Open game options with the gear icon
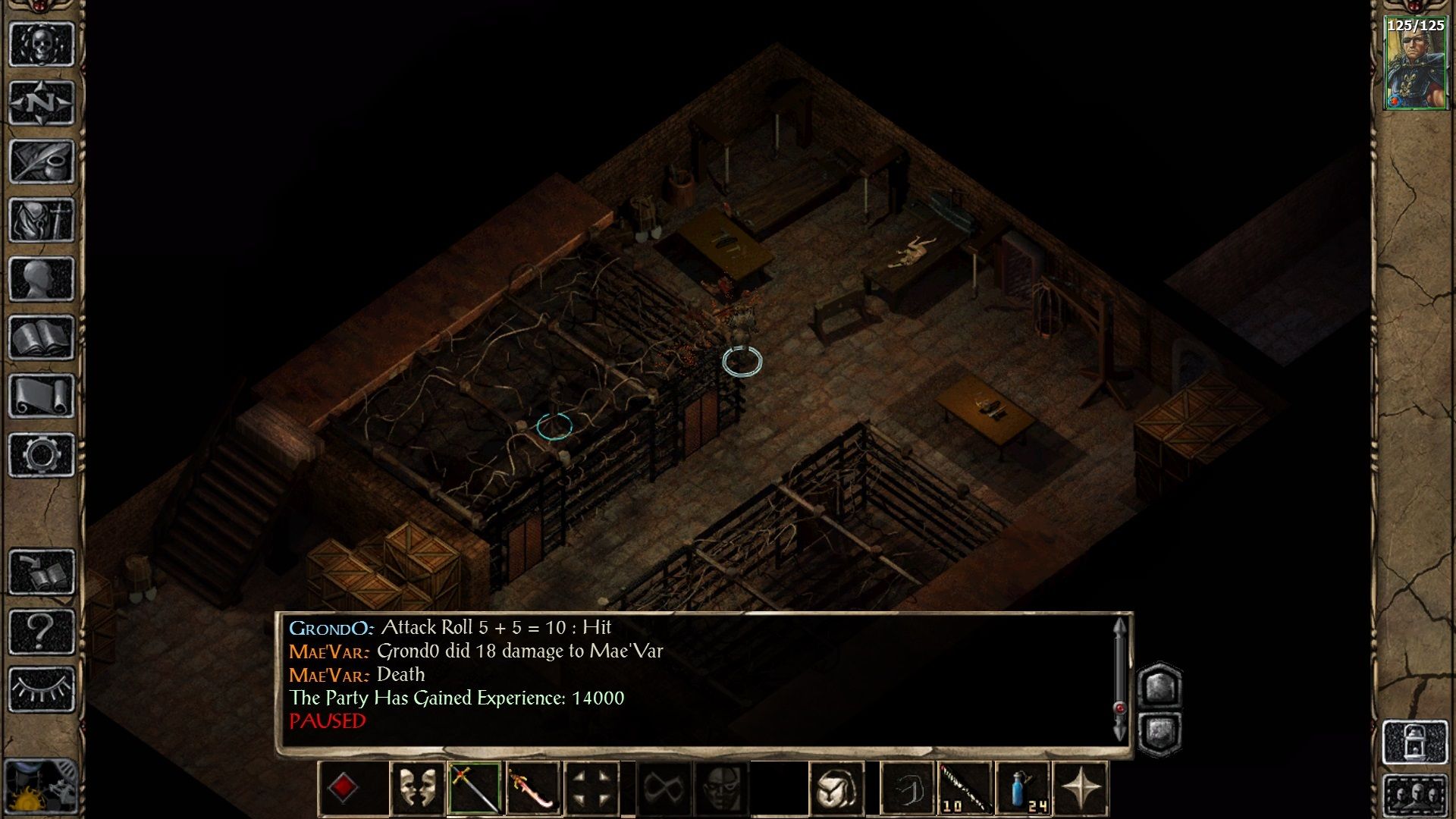 click(42, 455)
